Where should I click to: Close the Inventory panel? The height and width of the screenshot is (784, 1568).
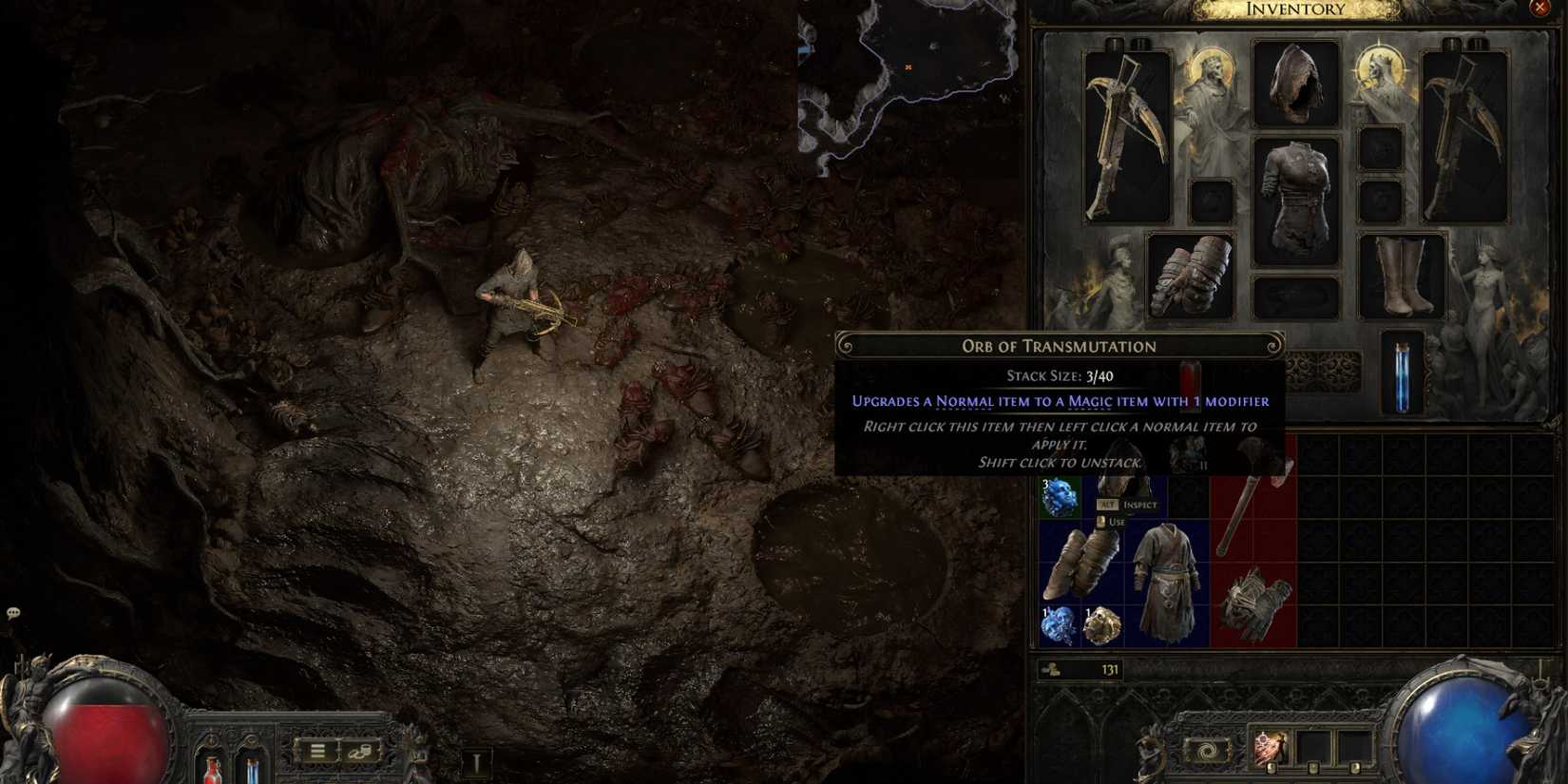click(1539, 8)
